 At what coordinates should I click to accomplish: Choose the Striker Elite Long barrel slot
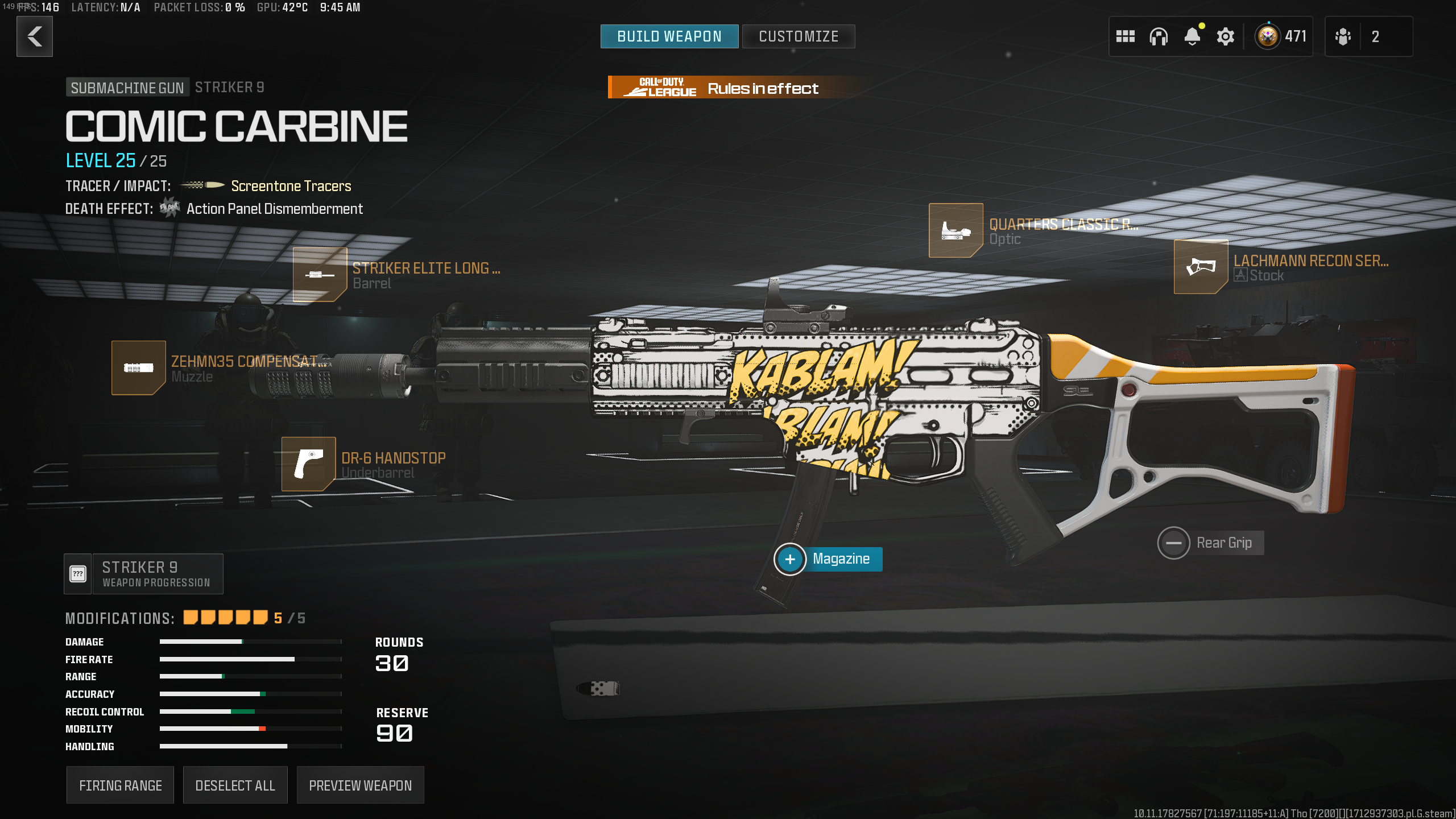click(x=320, y=275)
